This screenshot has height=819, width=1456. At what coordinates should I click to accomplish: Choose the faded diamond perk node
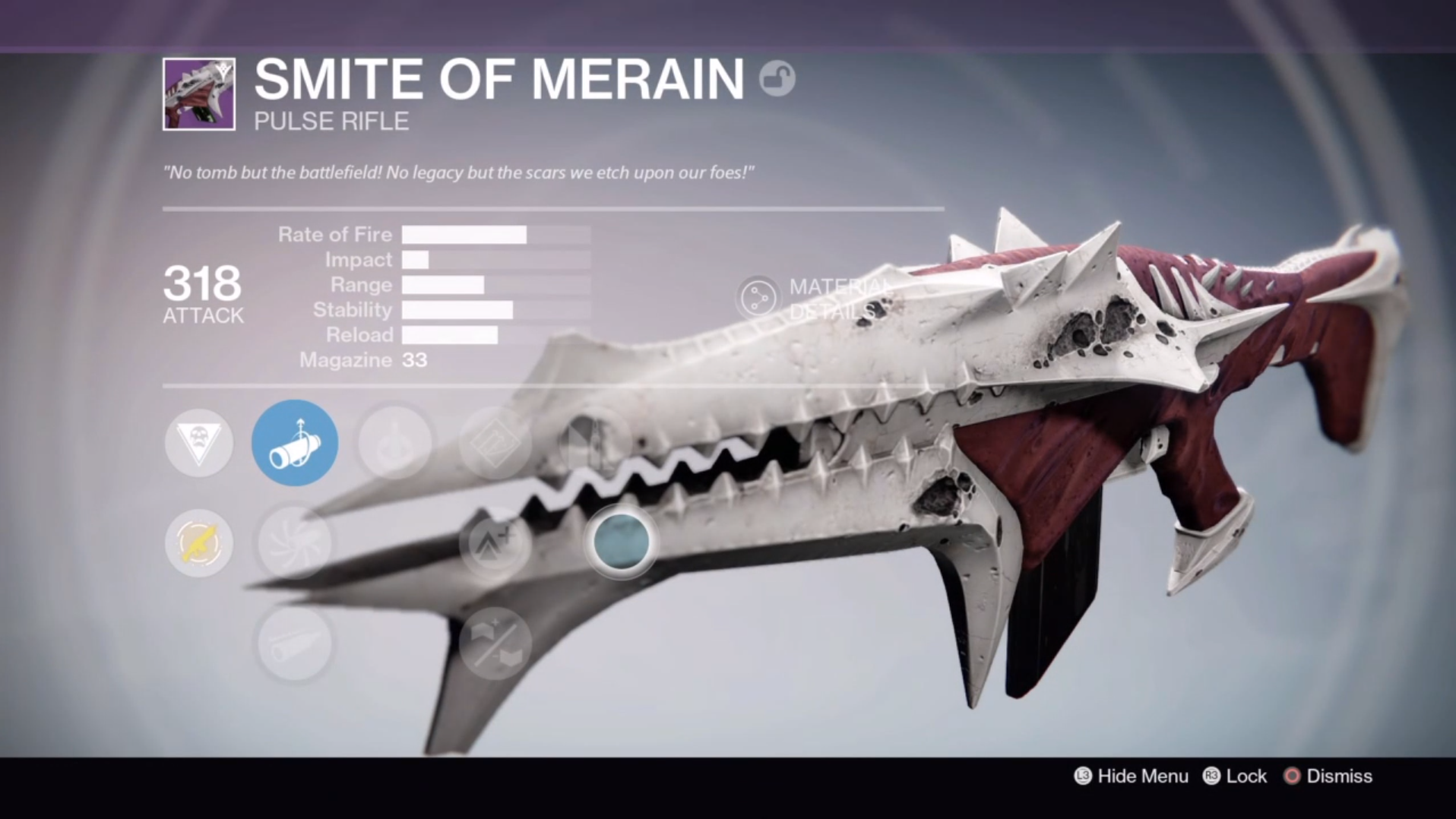point(495,443)
